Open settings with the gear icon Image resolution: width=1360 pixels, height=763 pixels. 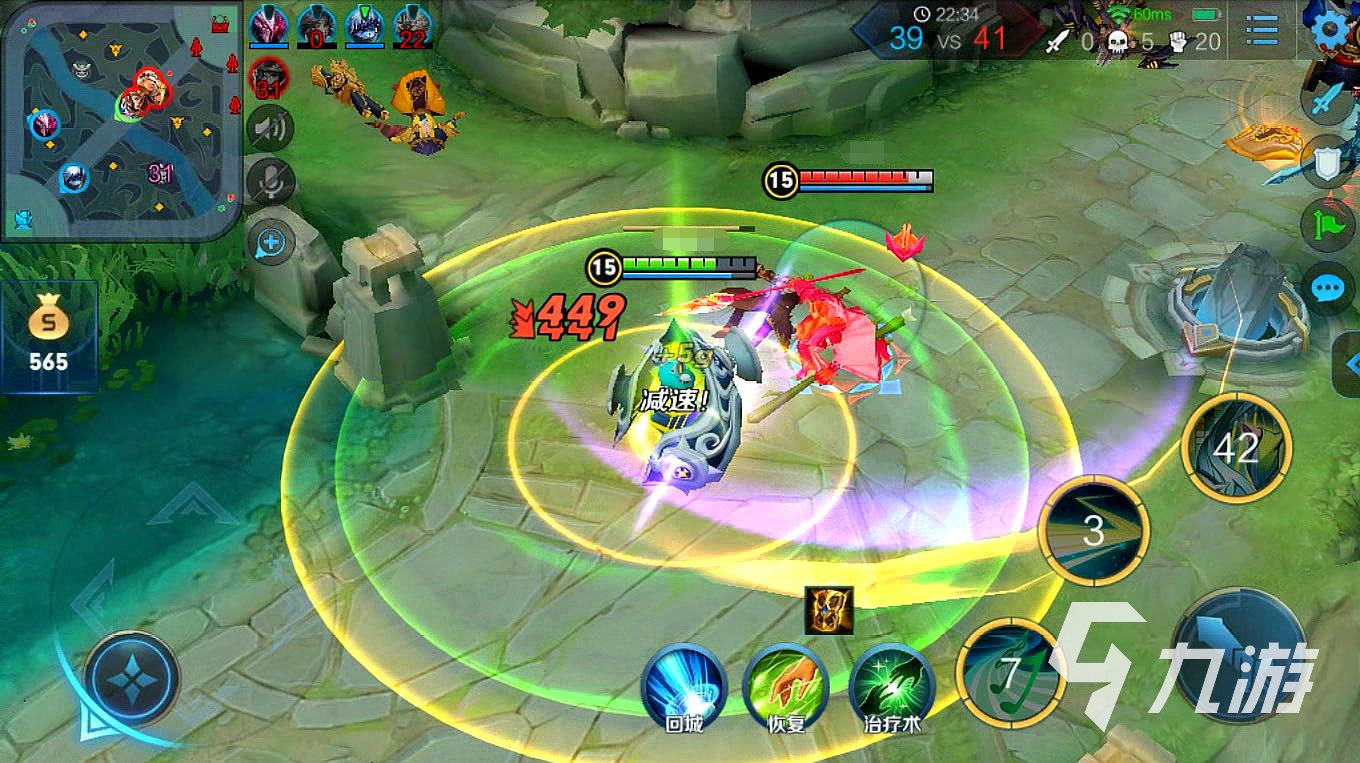tap(1330, 30)
